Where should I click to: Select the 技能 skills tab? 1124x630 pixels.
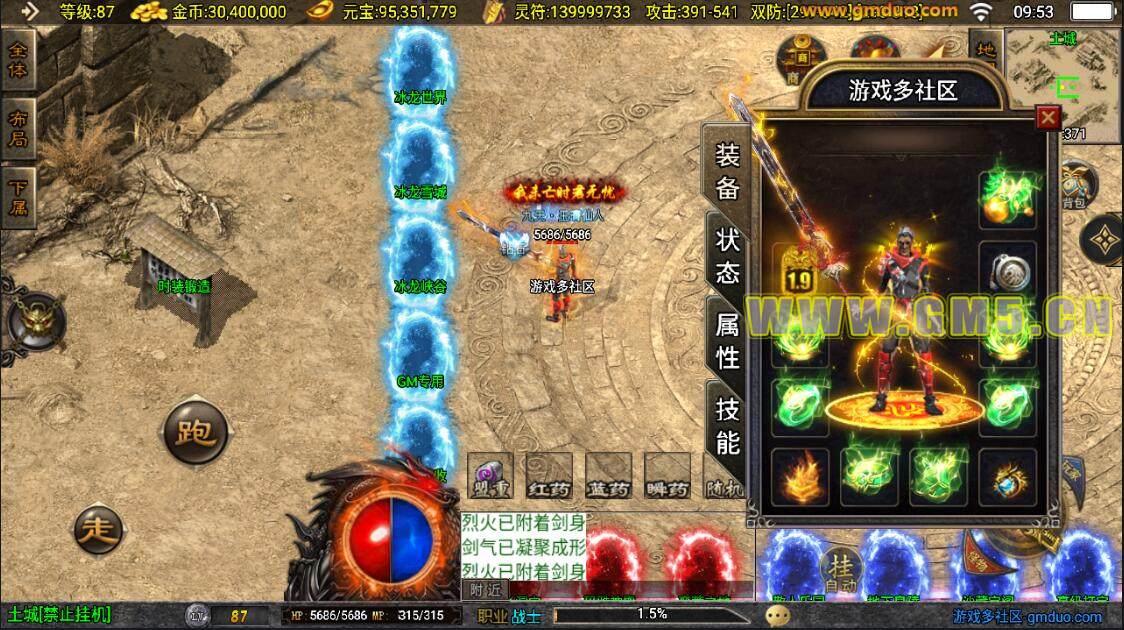point(727,424)
